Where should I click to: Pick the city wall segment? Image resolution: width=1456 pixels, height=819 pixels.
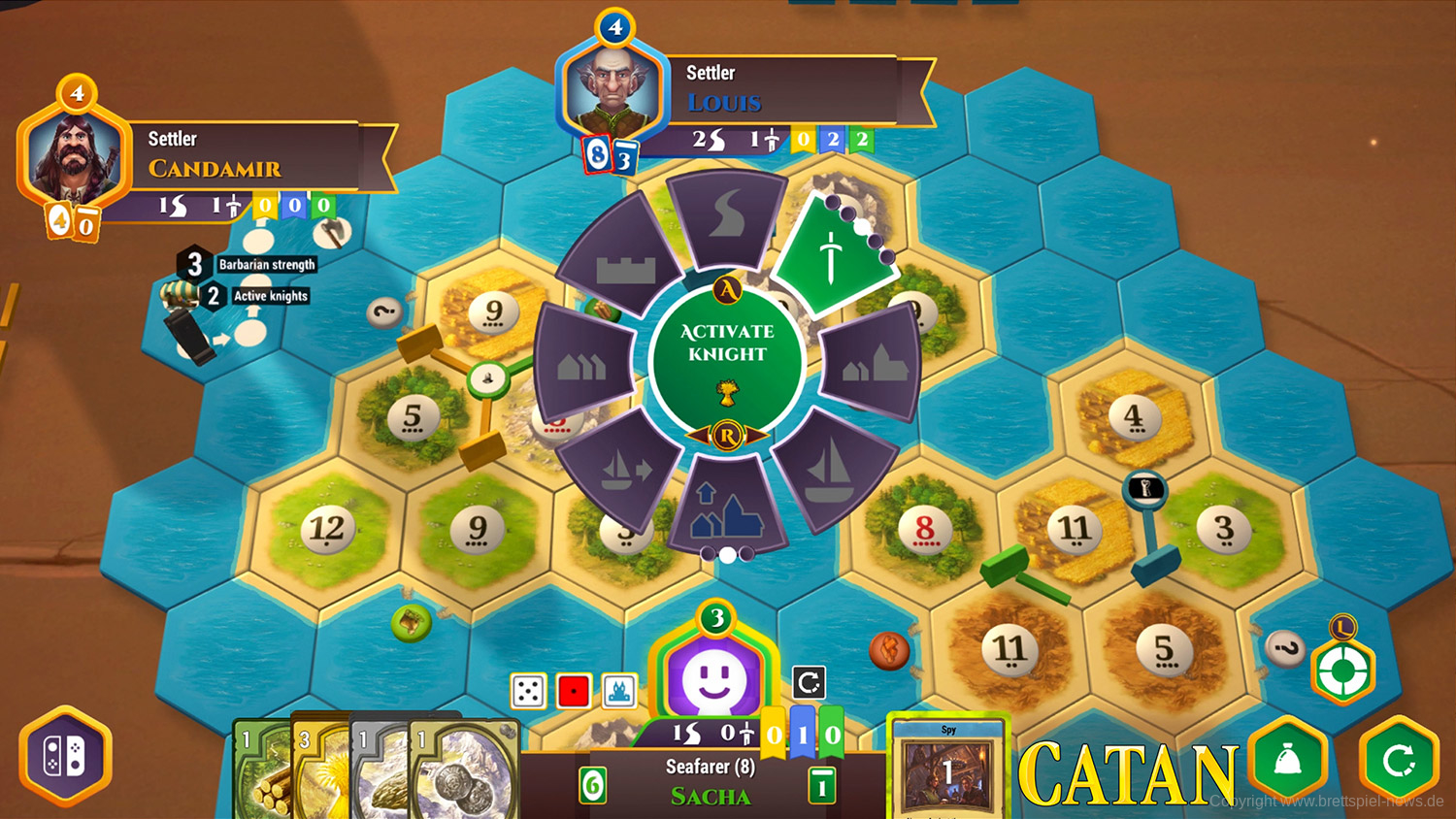[x=622, y=260]
